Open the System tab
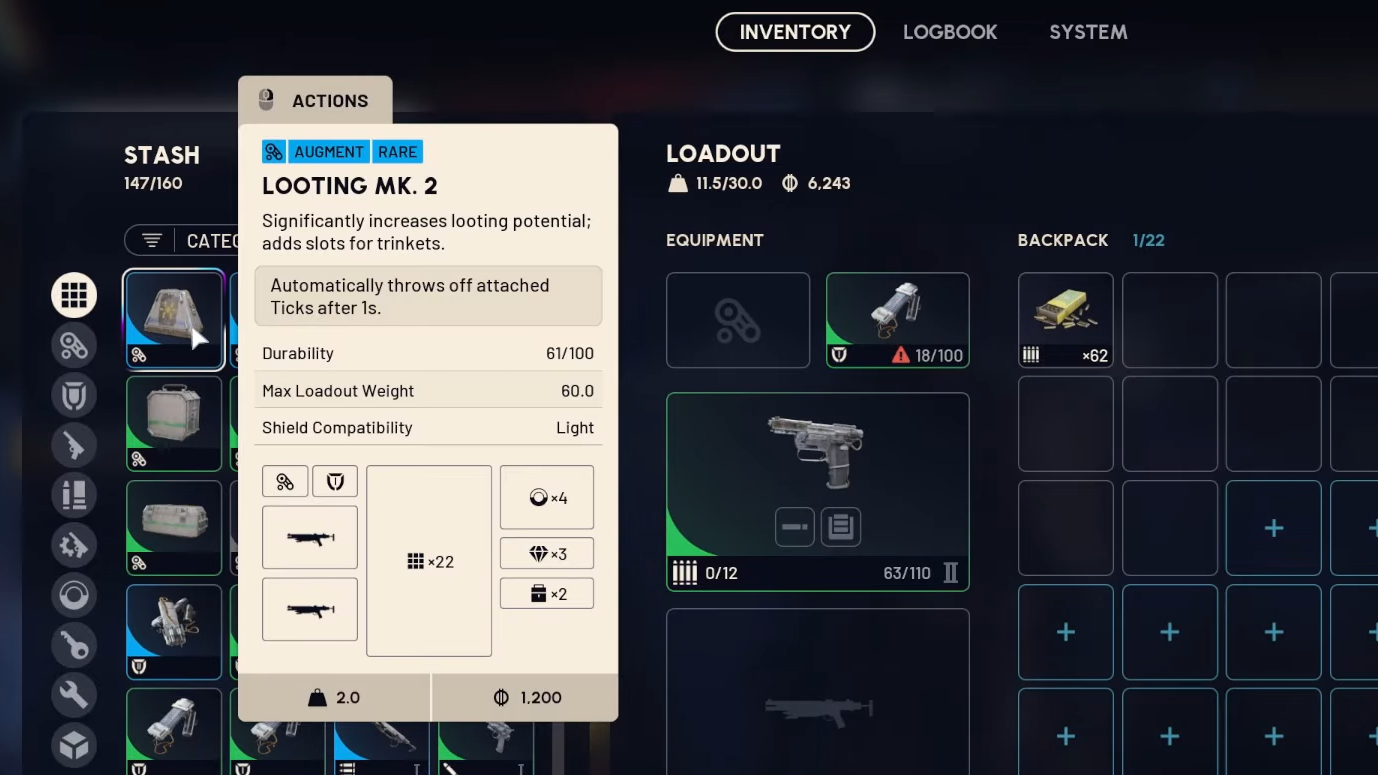The height and width of the screenshot is (775, 1378). coord(1087,32)
